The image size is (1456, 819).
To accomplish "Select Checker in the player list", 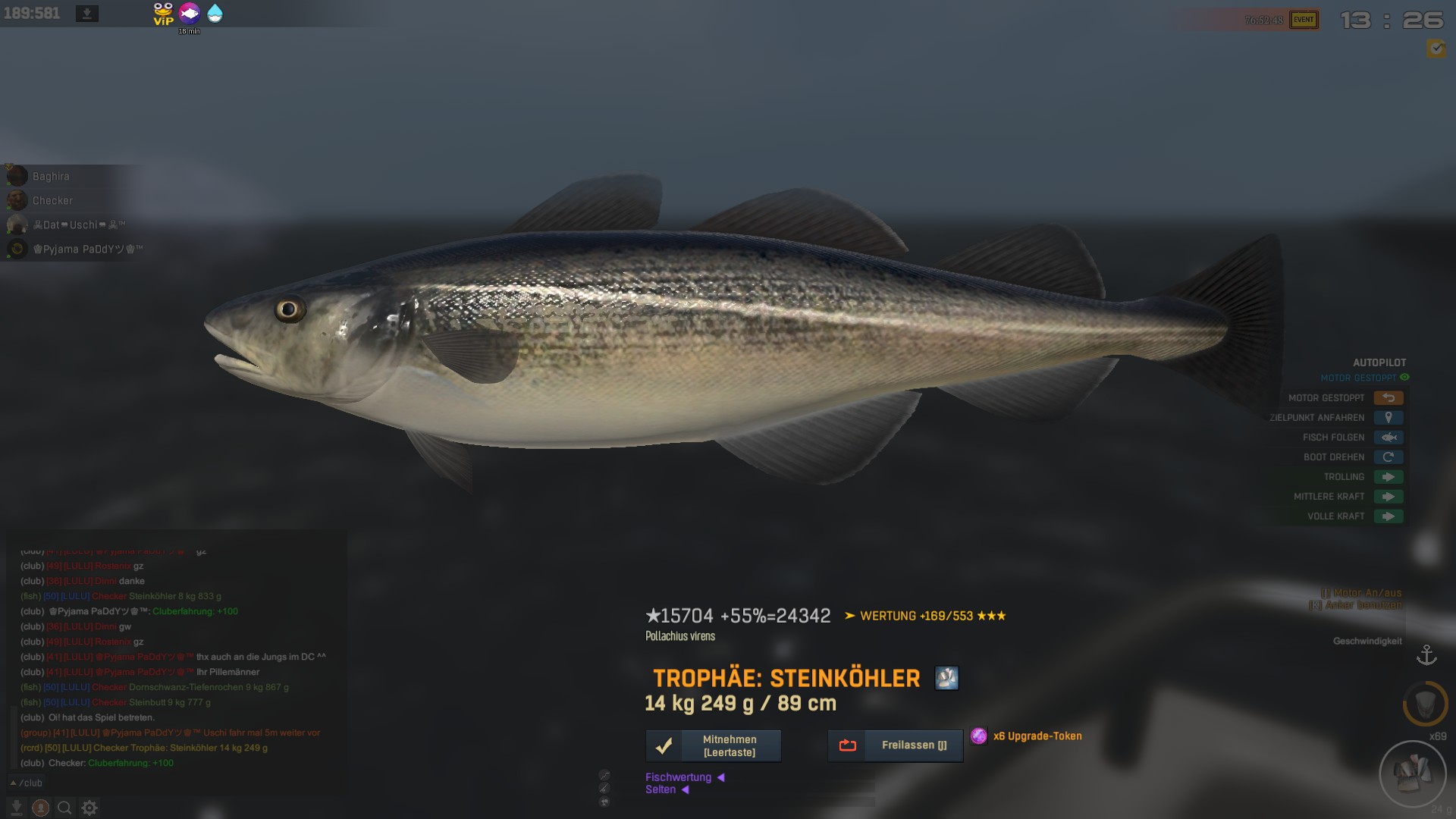I will click(x=52, y=201).
